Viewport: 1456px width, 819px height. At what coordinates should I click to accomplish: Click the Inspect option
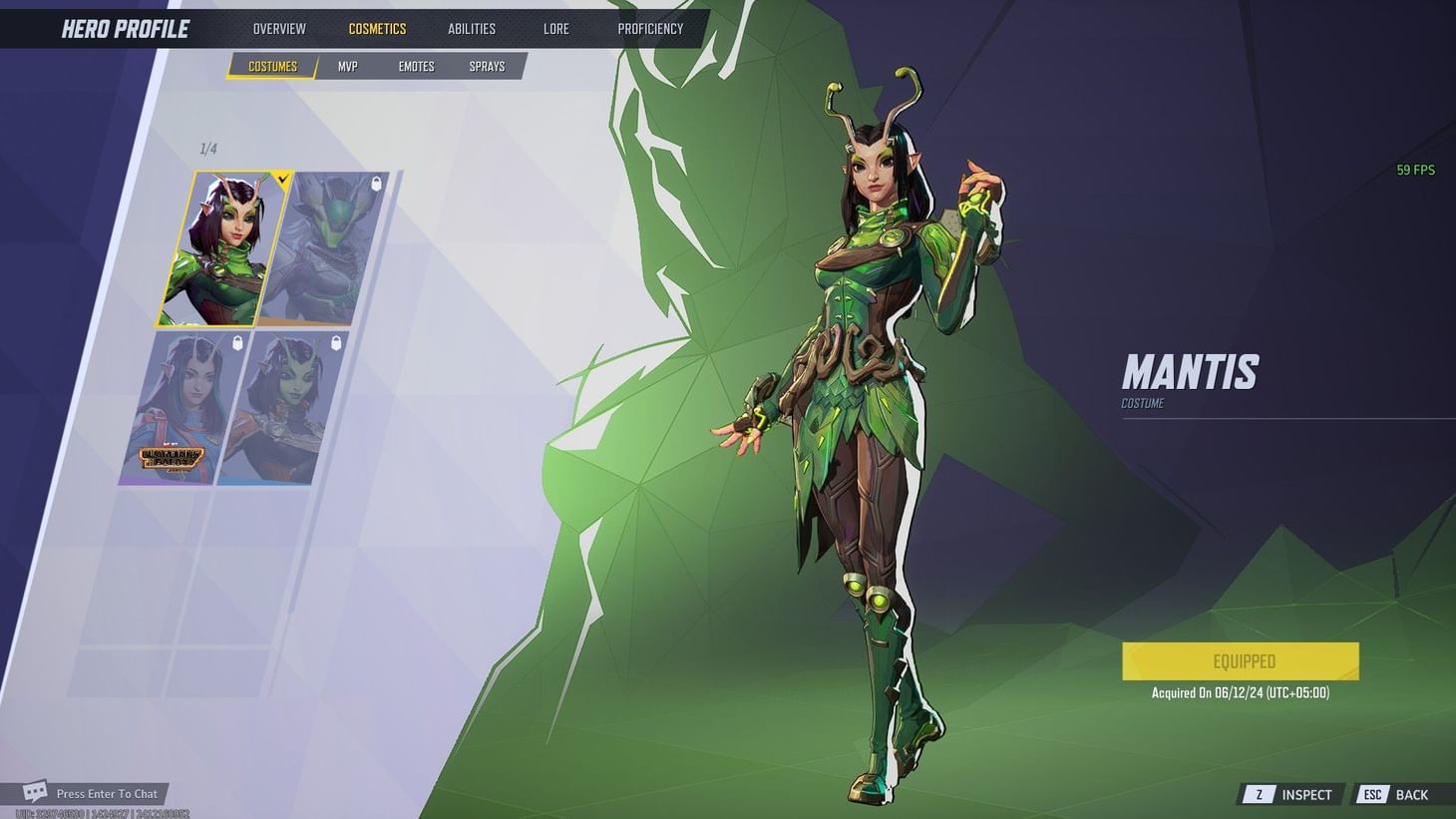point(1306,794)
